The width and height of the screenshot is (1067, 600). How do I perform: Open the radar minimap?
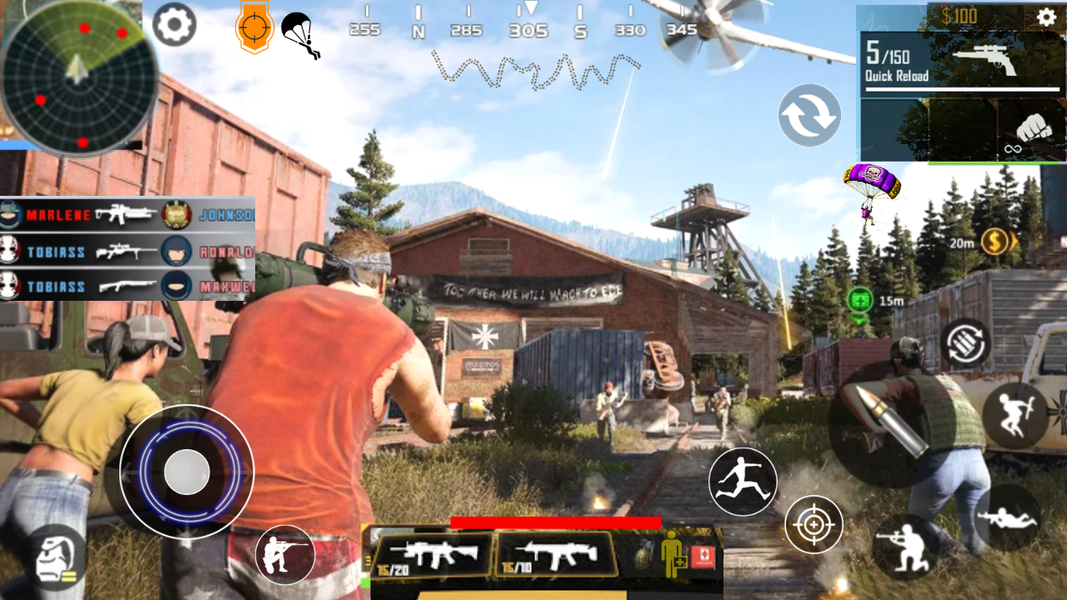77,77
